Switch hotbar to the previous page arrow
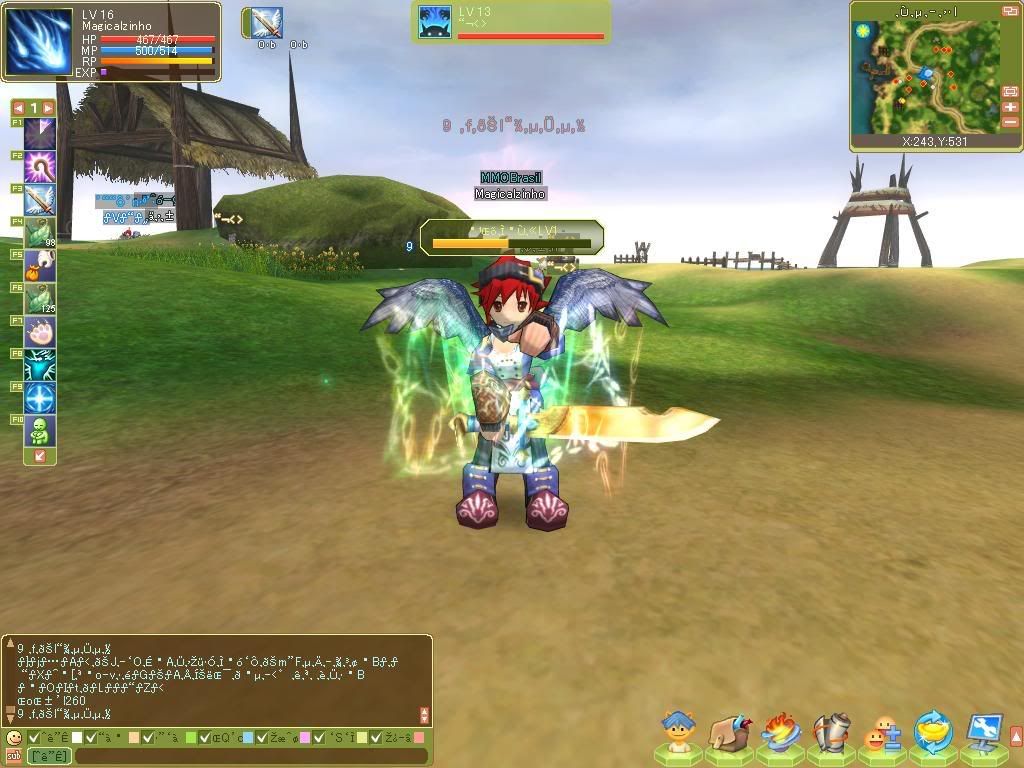1024x768 pixels. pos(18,108)
